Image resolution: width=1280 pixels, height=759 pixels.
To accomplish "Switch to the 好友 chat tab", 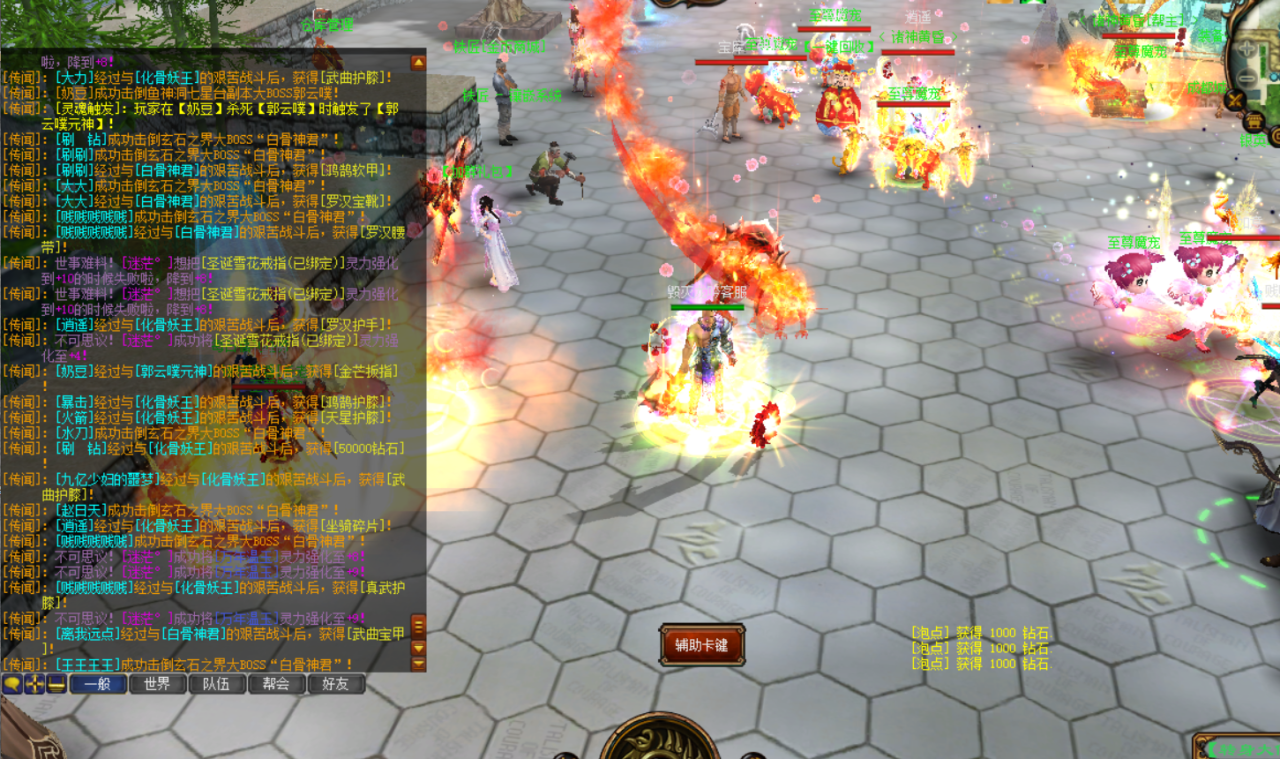I will pyautogui.click(x=336, y=684).
